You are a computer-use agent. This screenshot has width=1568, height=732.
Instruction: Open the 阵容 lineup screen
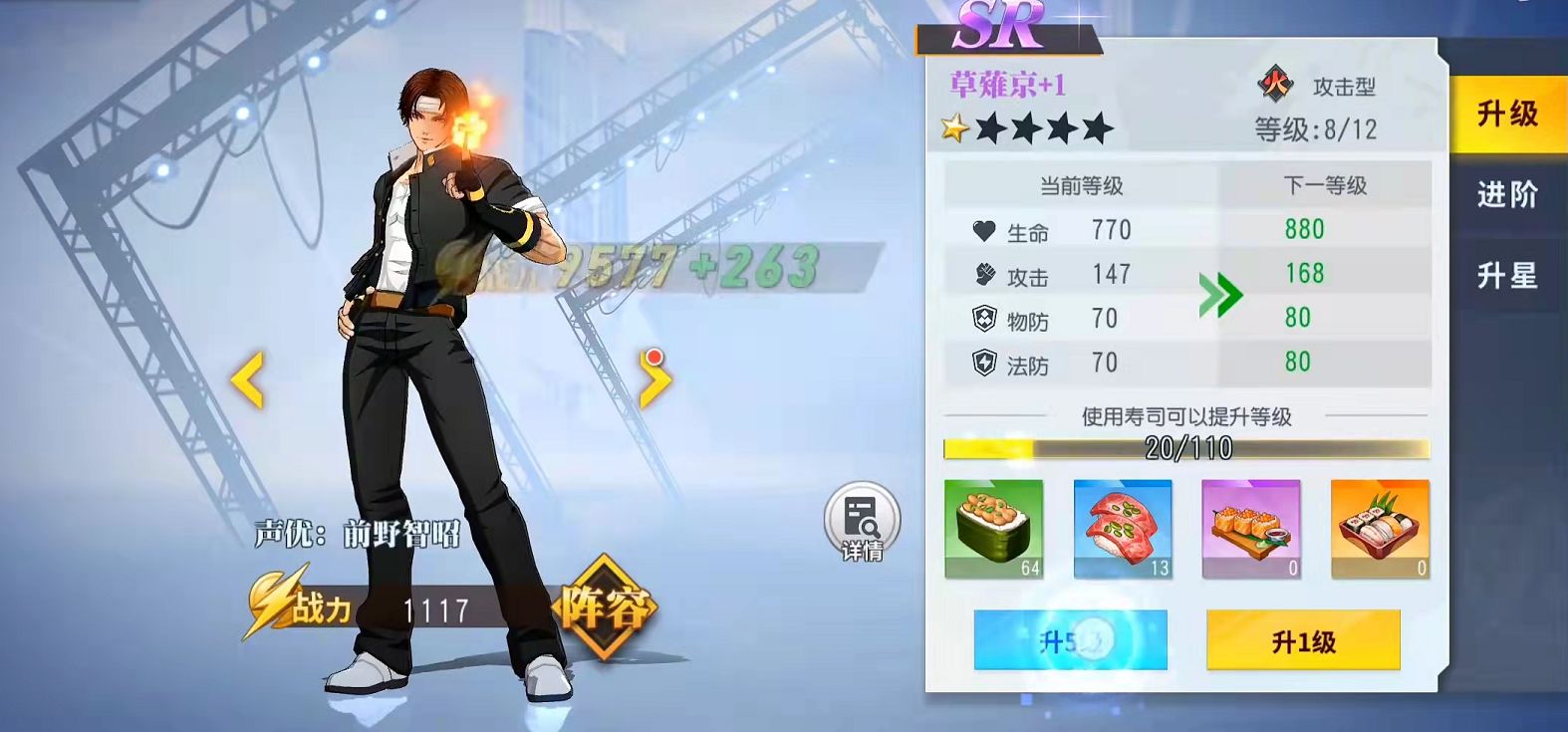click(x=605, y=608)
